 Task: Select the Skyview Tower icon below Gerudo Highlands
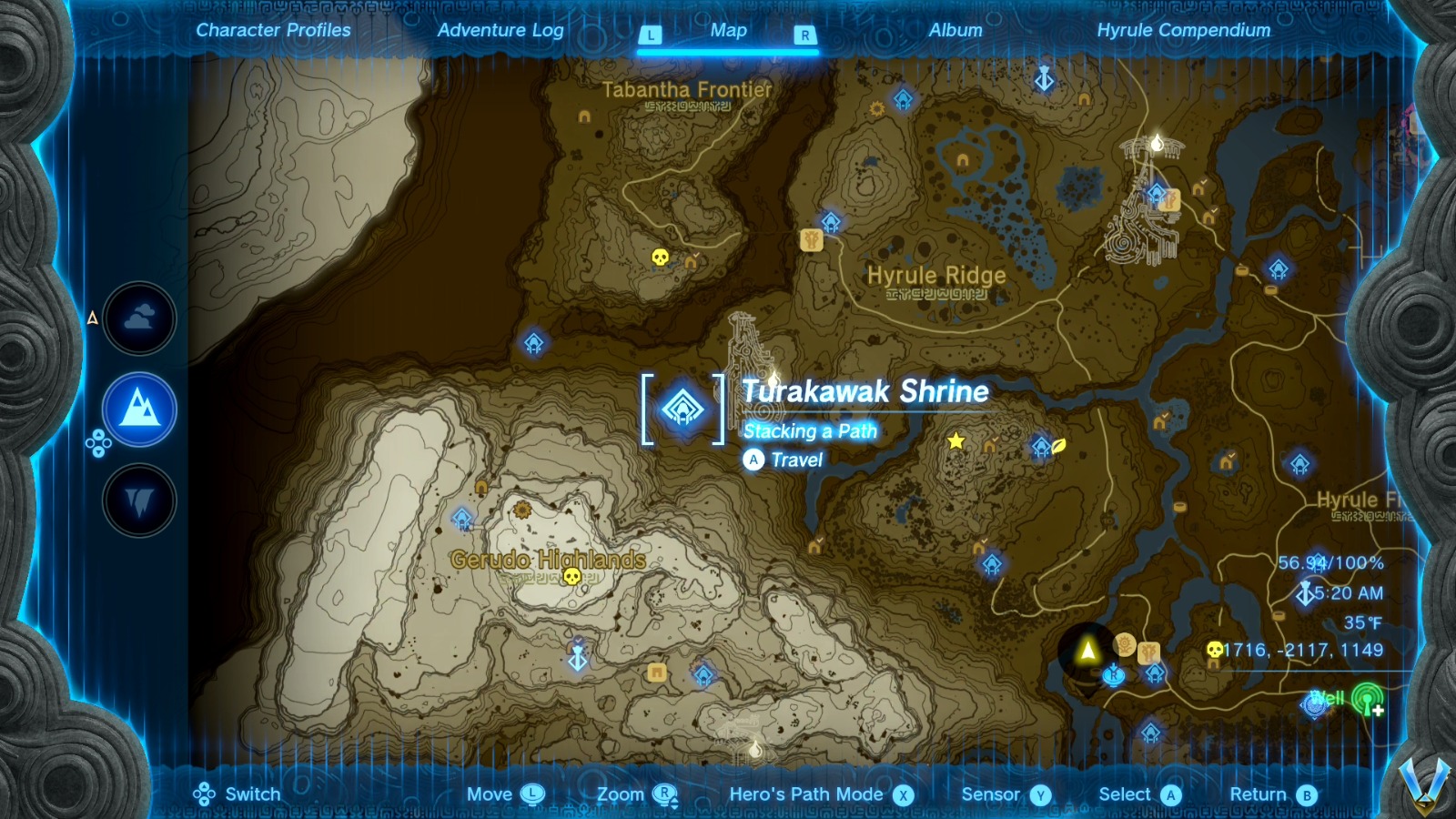point(577,653)
